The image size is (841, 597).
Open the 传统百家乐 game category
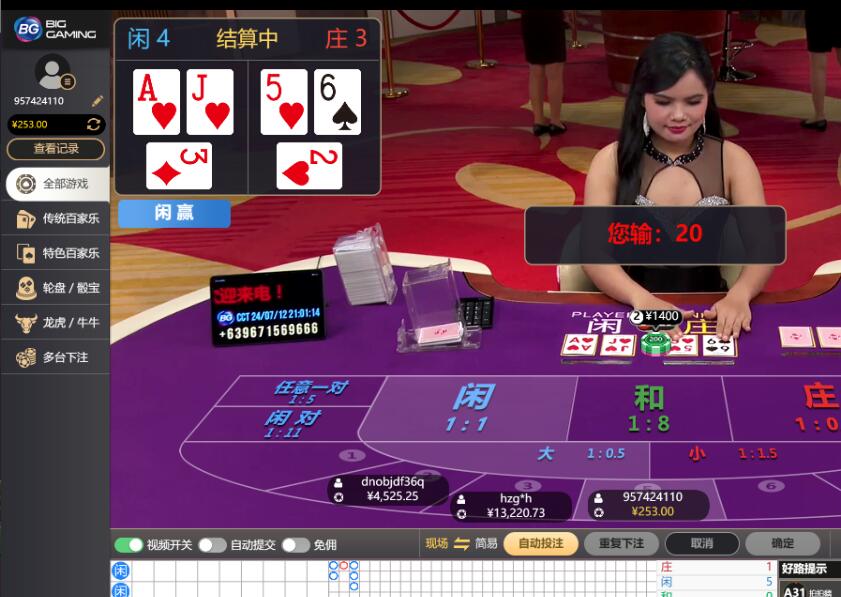[57, 219]
